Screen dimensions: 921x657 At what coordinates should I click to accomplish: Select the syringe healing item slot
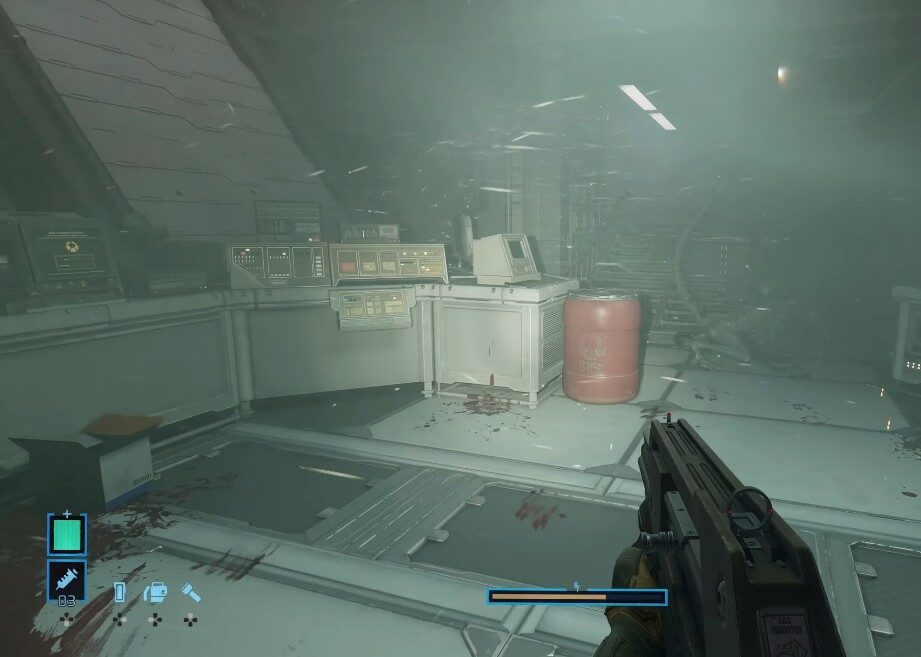coord(67,579)
